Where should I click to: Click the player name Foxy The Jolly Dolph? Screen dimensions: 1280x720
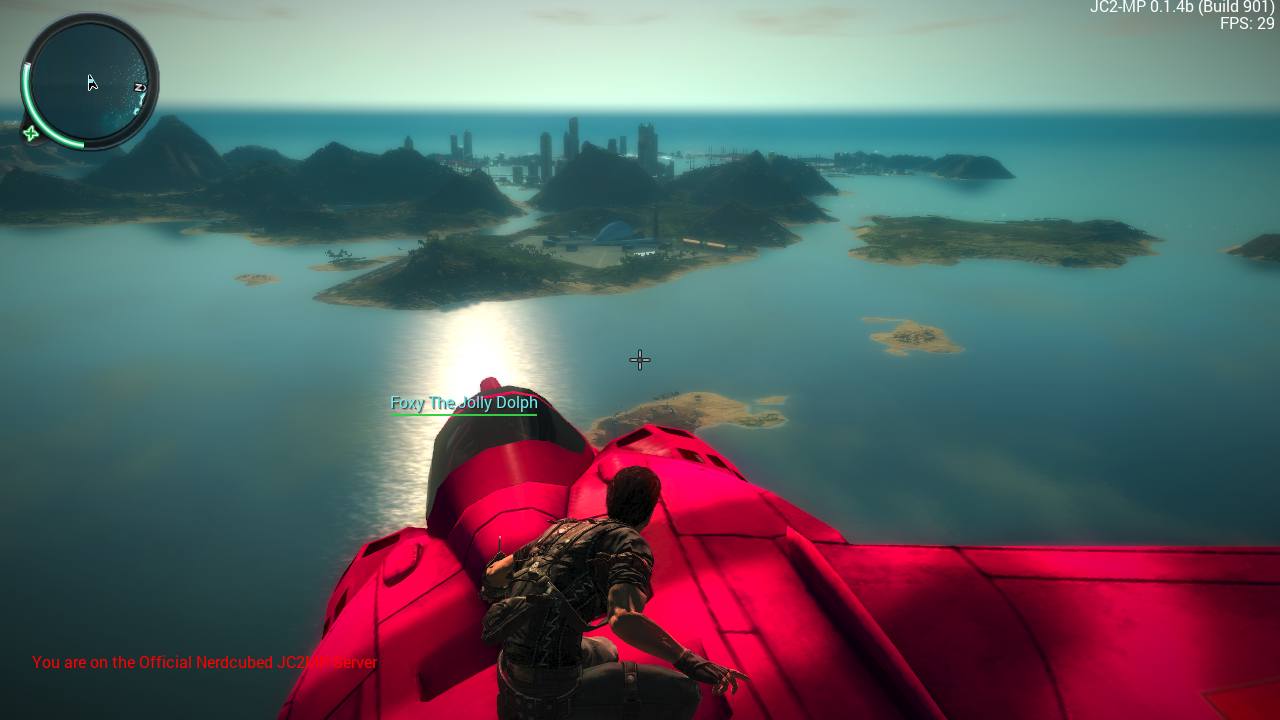coord(464,403)
